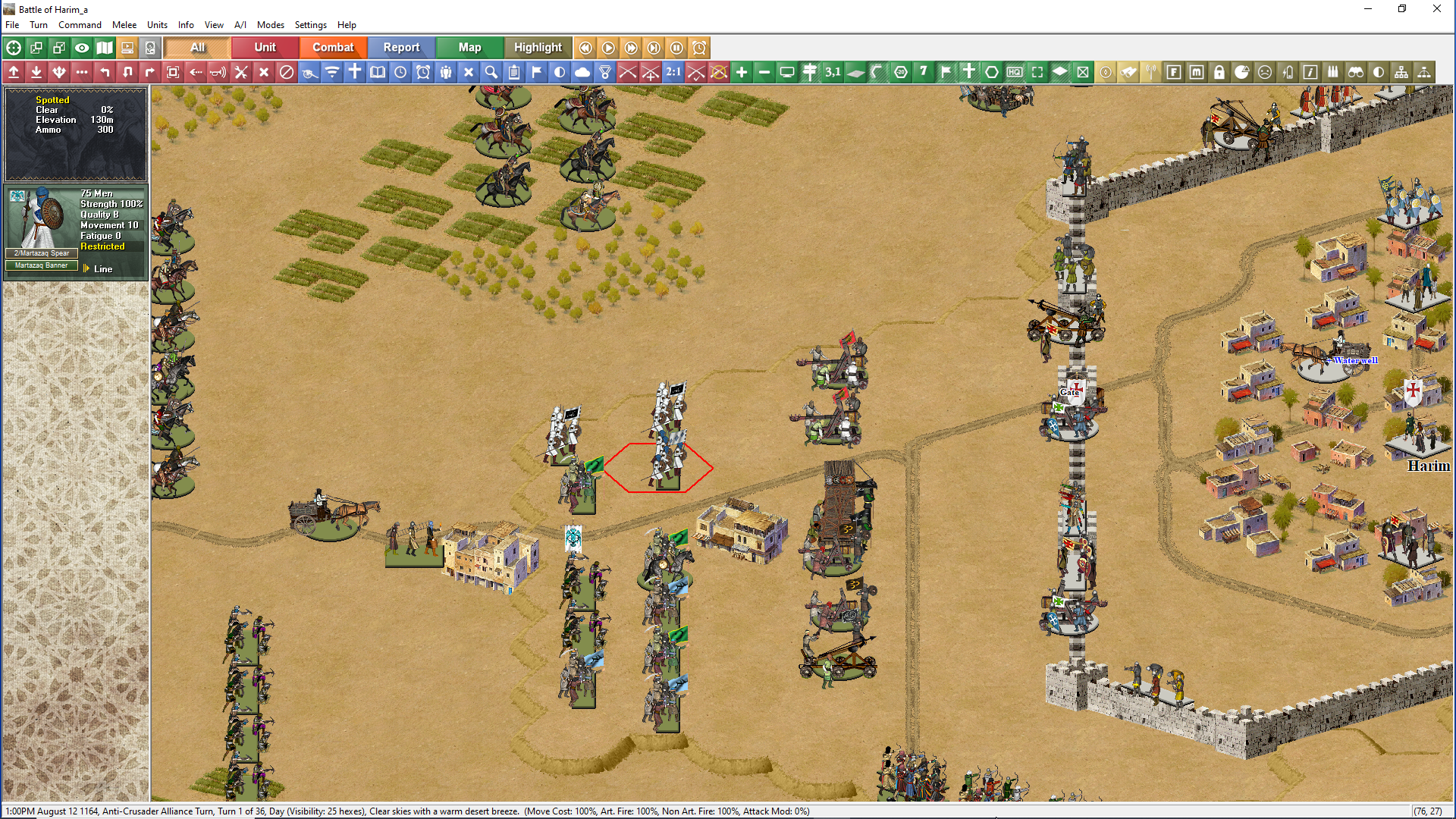
Task: Switch to the Unit toolbar tab
Action: click(x=265, y=48)
